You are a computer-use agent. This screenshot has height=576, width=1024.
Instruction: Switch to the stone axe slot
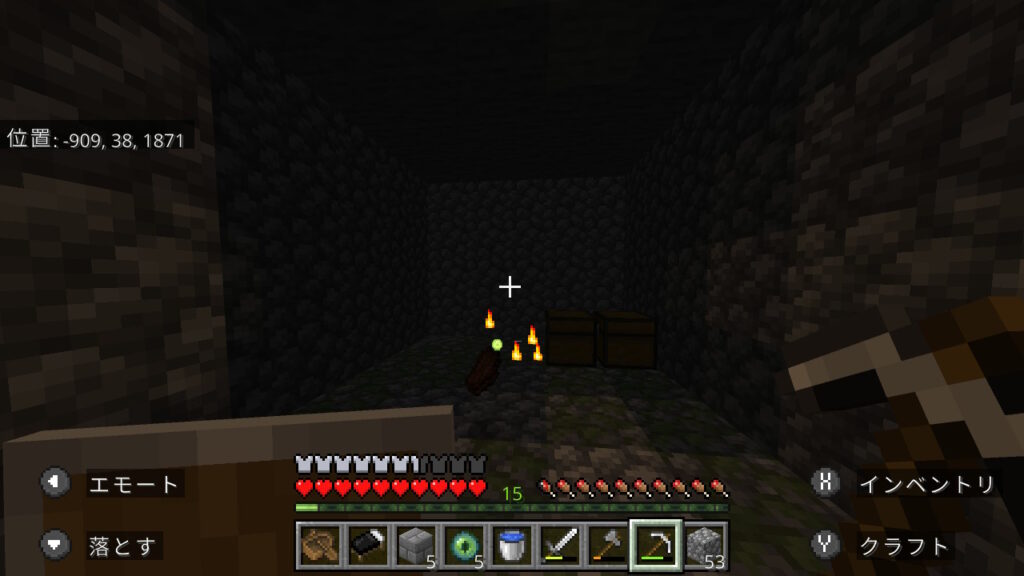tap(607, 545)
